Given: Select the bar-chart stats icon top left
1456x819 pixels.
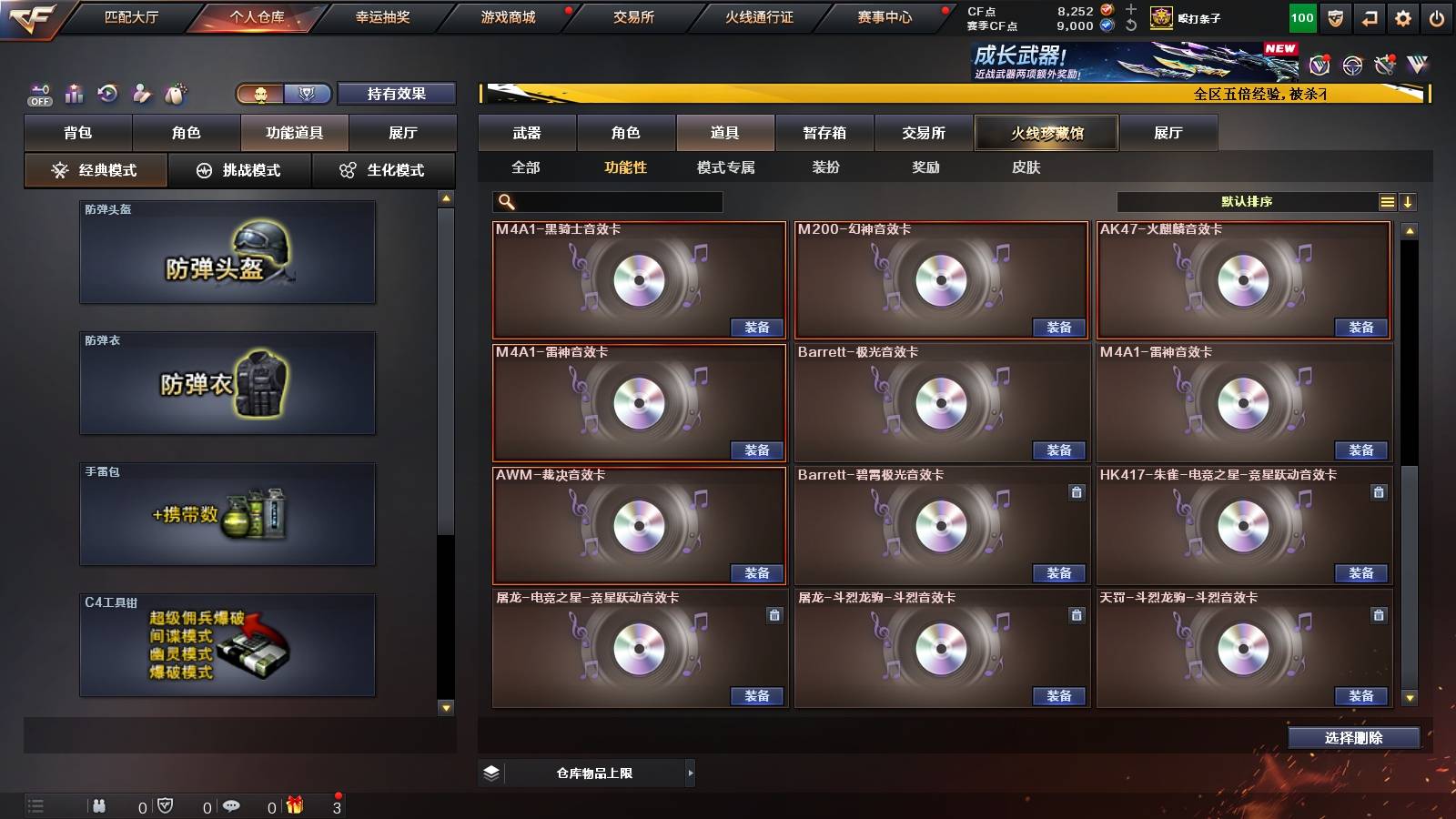Looking at the screenshot, I should [x=74, y=92].
